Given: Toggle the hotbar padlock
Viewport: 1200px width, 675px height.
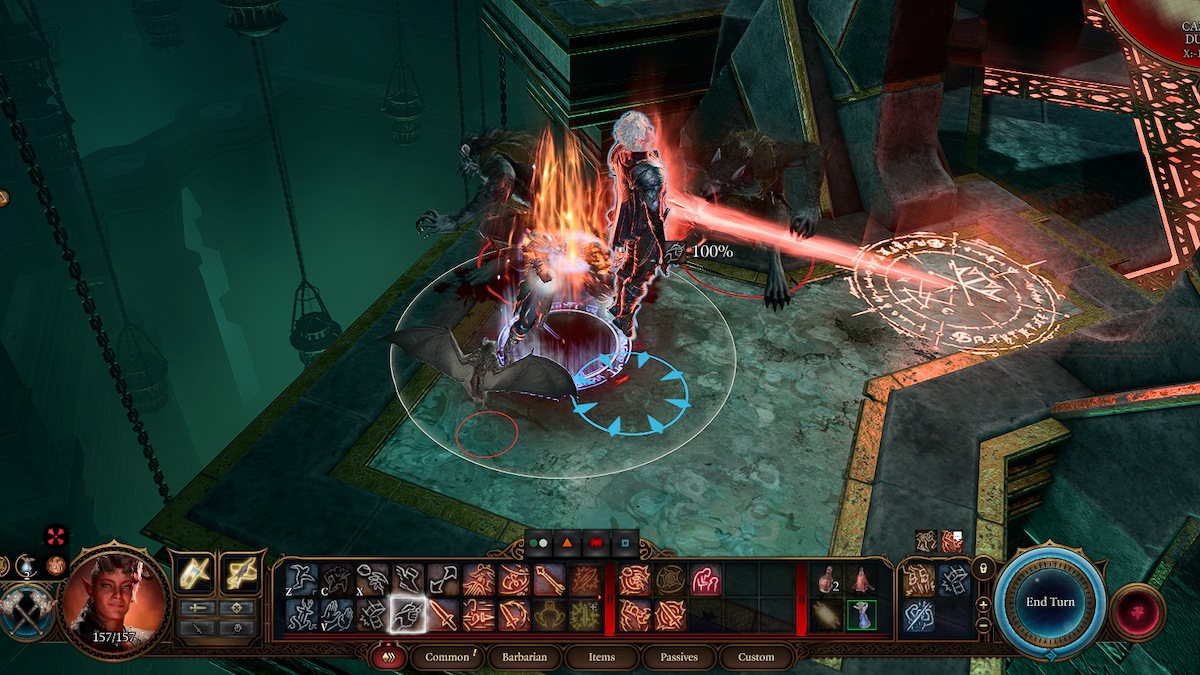Looking at the screenshot, I should pyautogui.click(x=984, y=568).
